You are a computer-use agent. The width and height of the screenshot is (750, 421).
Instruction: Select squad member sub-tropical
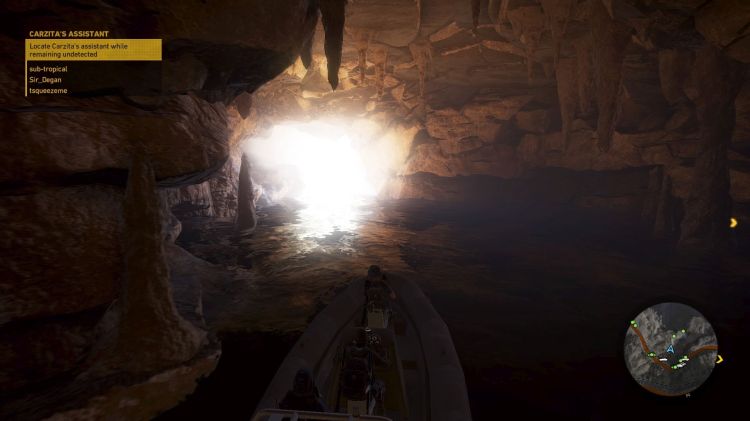point(49,69)
